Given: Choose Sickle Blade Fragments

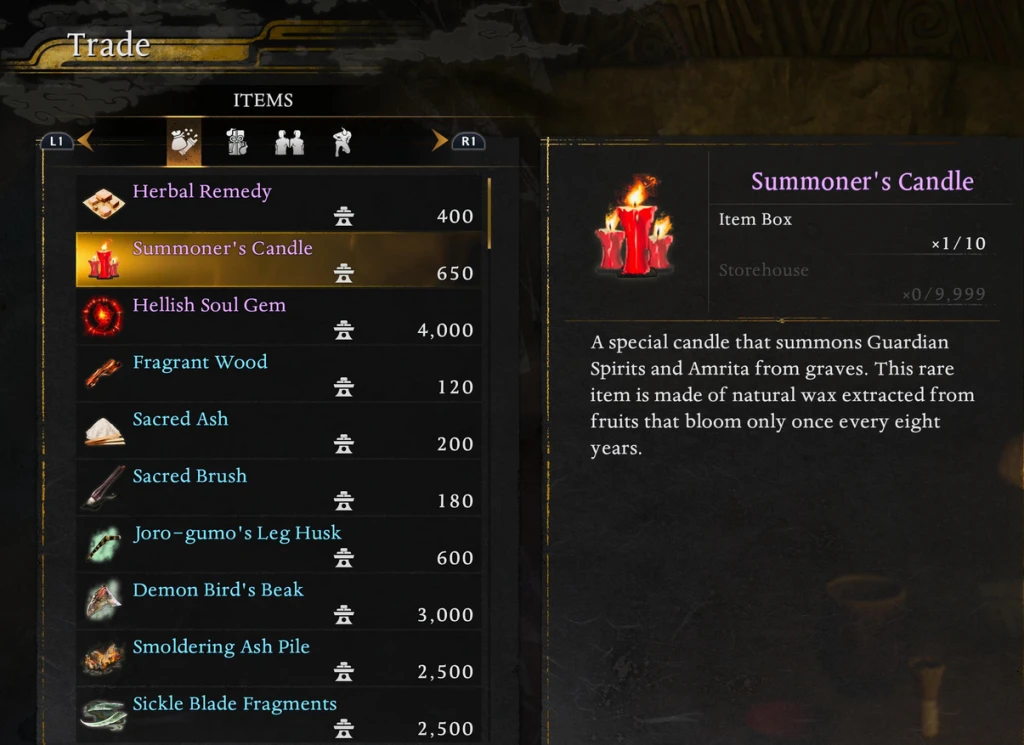Looking at the screenshot, I should pyautogui.click(x=278, y=714).
